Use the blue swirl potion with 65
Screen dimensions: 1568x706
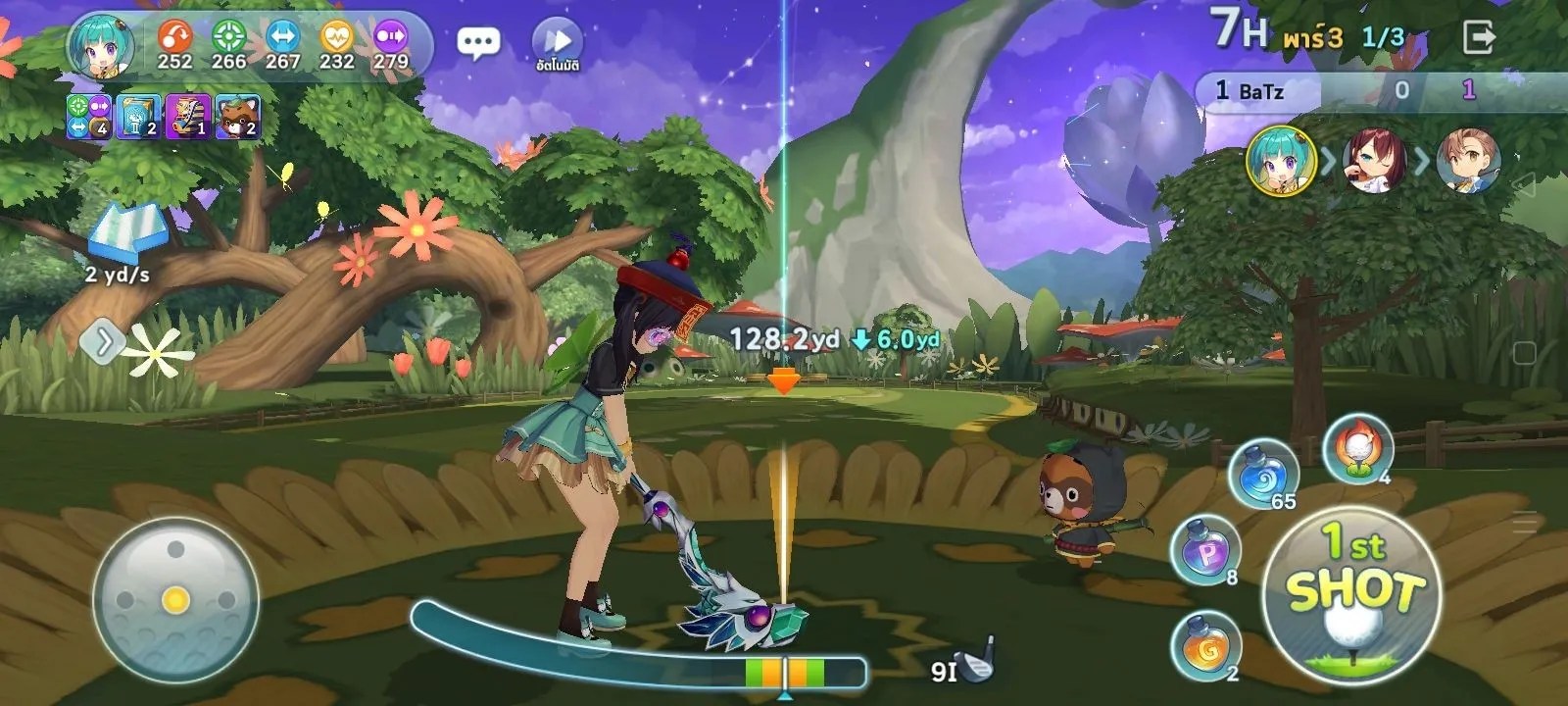pos(1262,475)
